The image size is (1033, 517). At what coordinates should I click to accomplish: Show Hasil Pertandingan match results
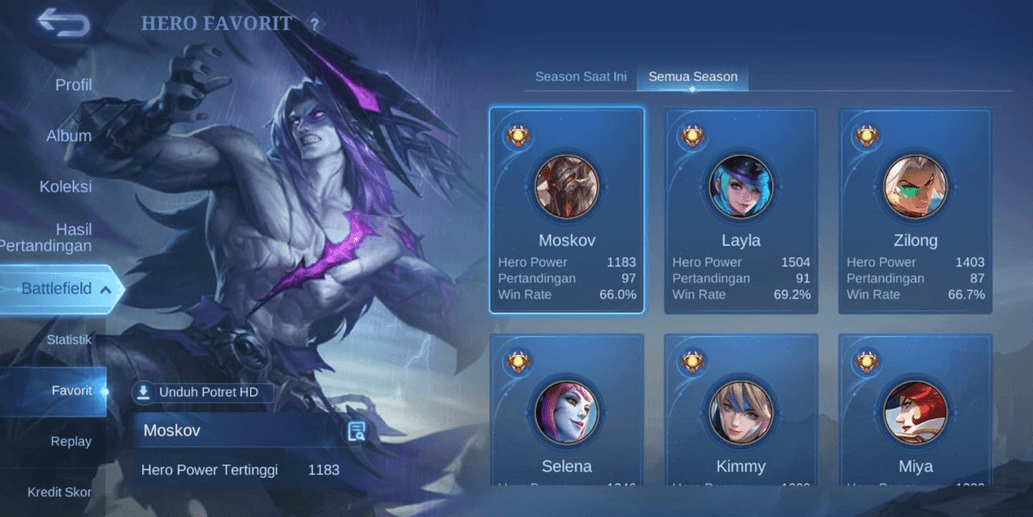pos(60,238)
